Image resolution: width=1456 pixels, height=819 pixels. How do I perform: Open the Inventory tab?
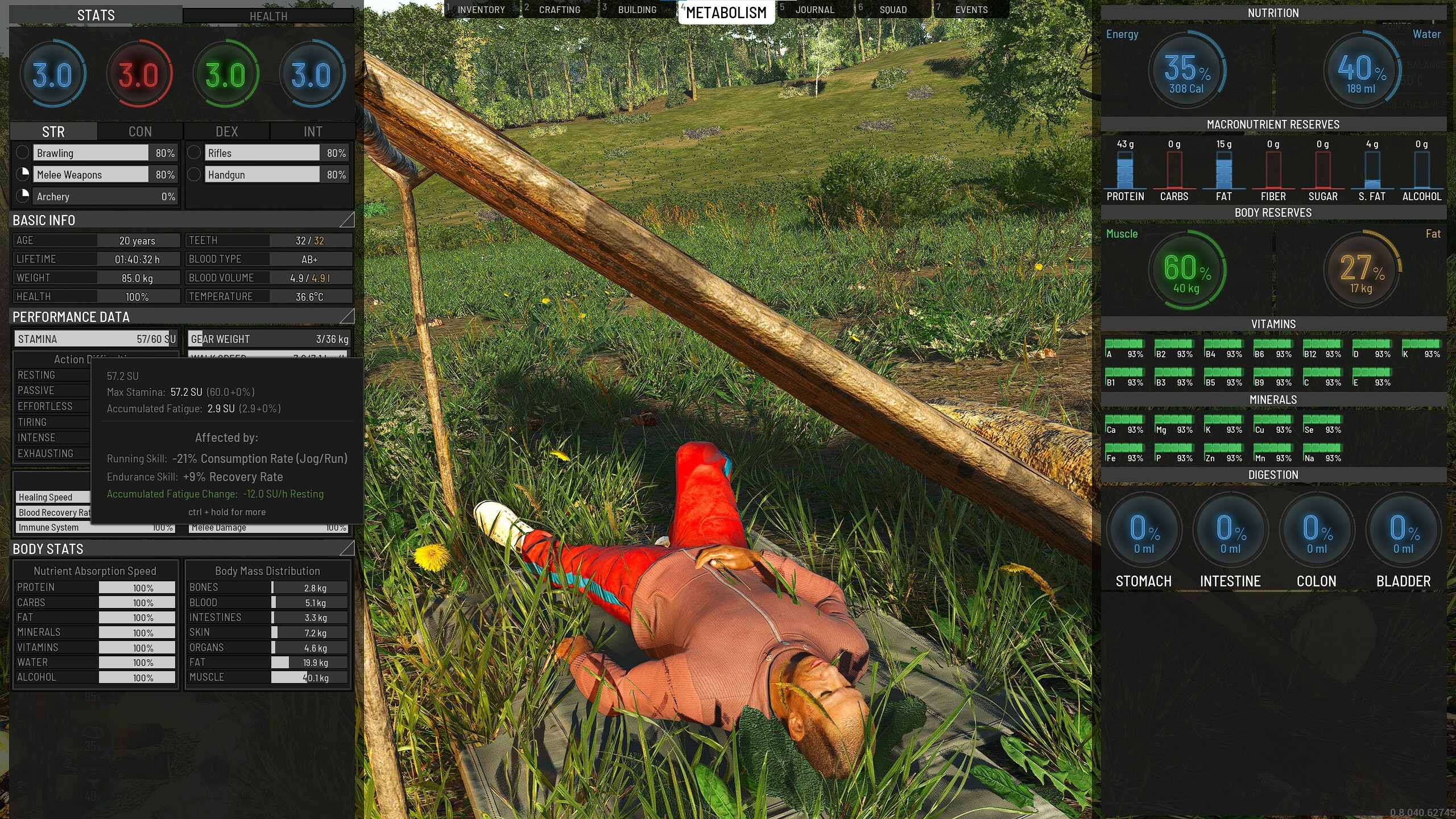481,10
